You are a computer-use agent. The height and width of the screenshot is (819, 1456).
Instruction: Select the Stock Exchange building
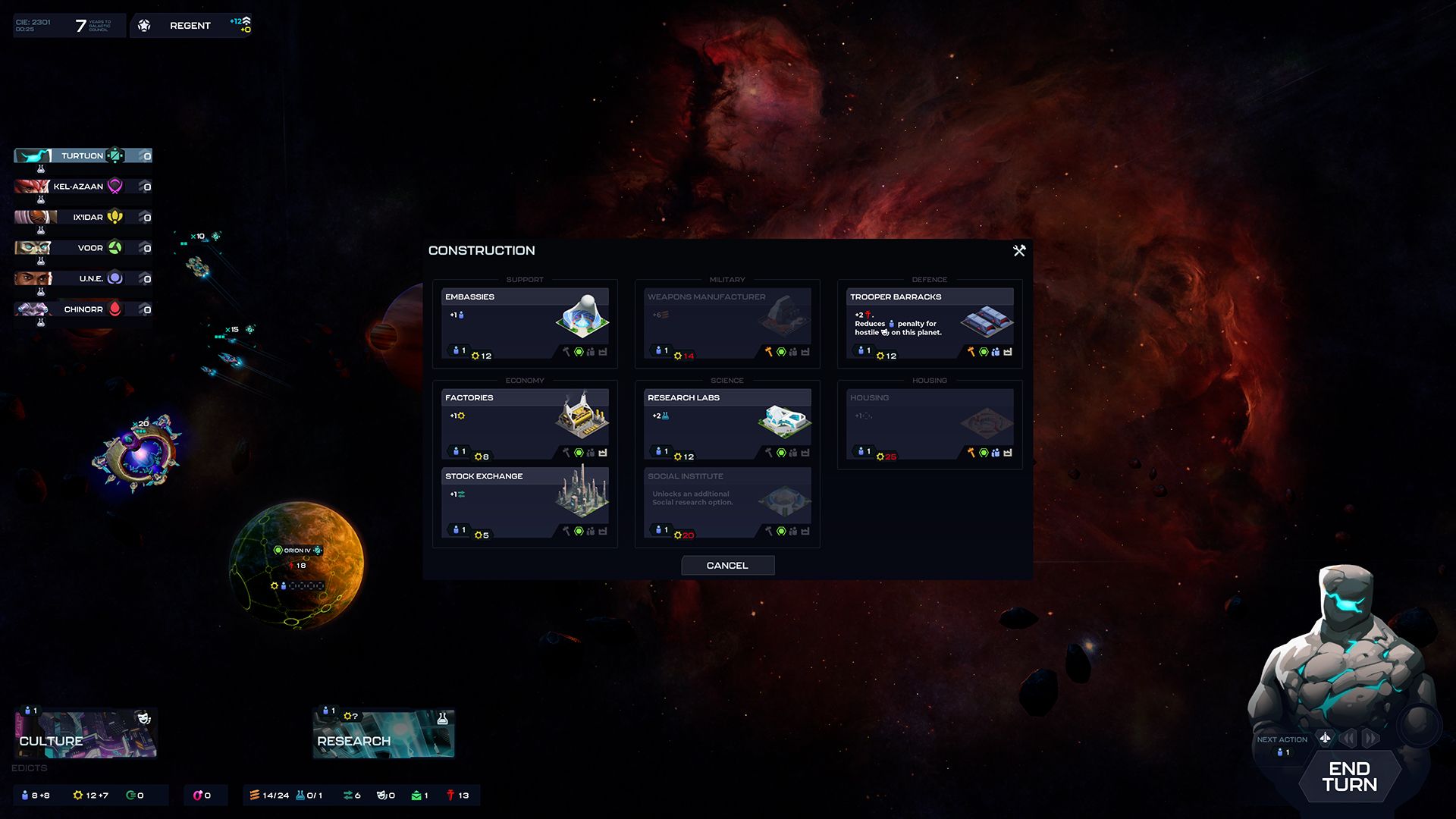tap(525, 503)
